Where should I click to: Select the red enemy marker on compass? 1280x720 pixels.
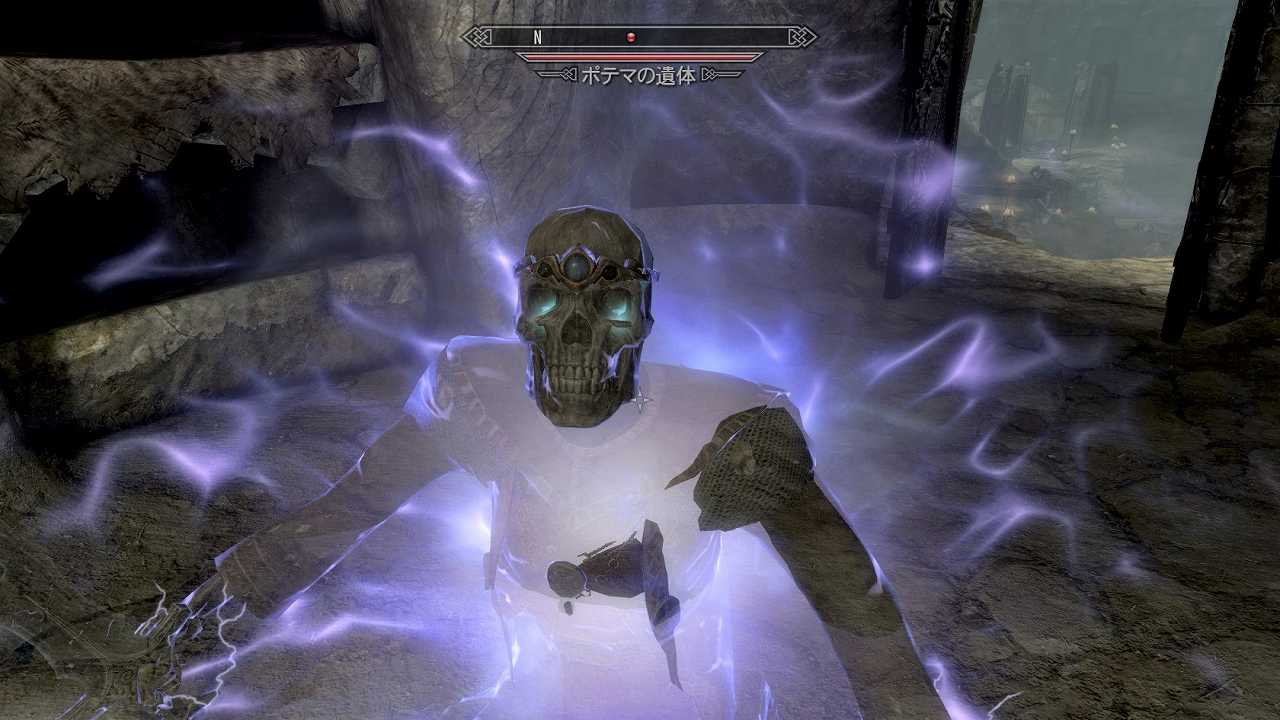coord(631,38)
